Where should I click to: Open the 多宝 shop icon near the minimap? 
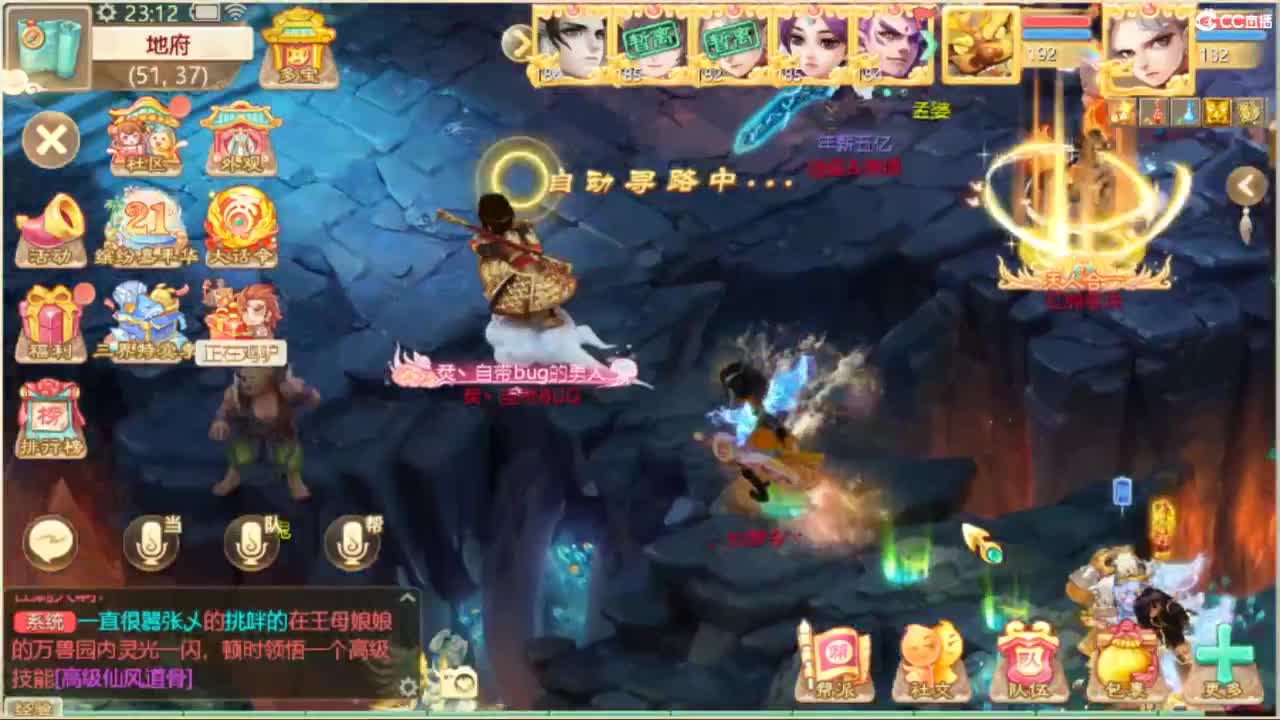pyautogui.click(x=297, y=47)
